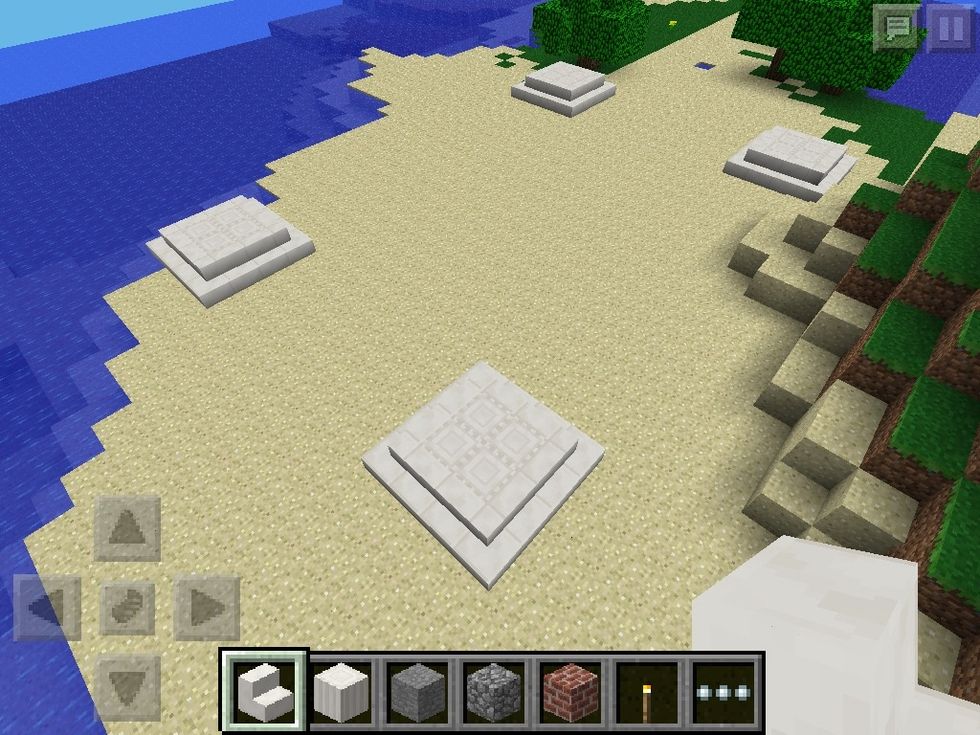Image resolution: width=980 pixels, height=735 pixels.
Task: Open the chat window
Action: 896,27
